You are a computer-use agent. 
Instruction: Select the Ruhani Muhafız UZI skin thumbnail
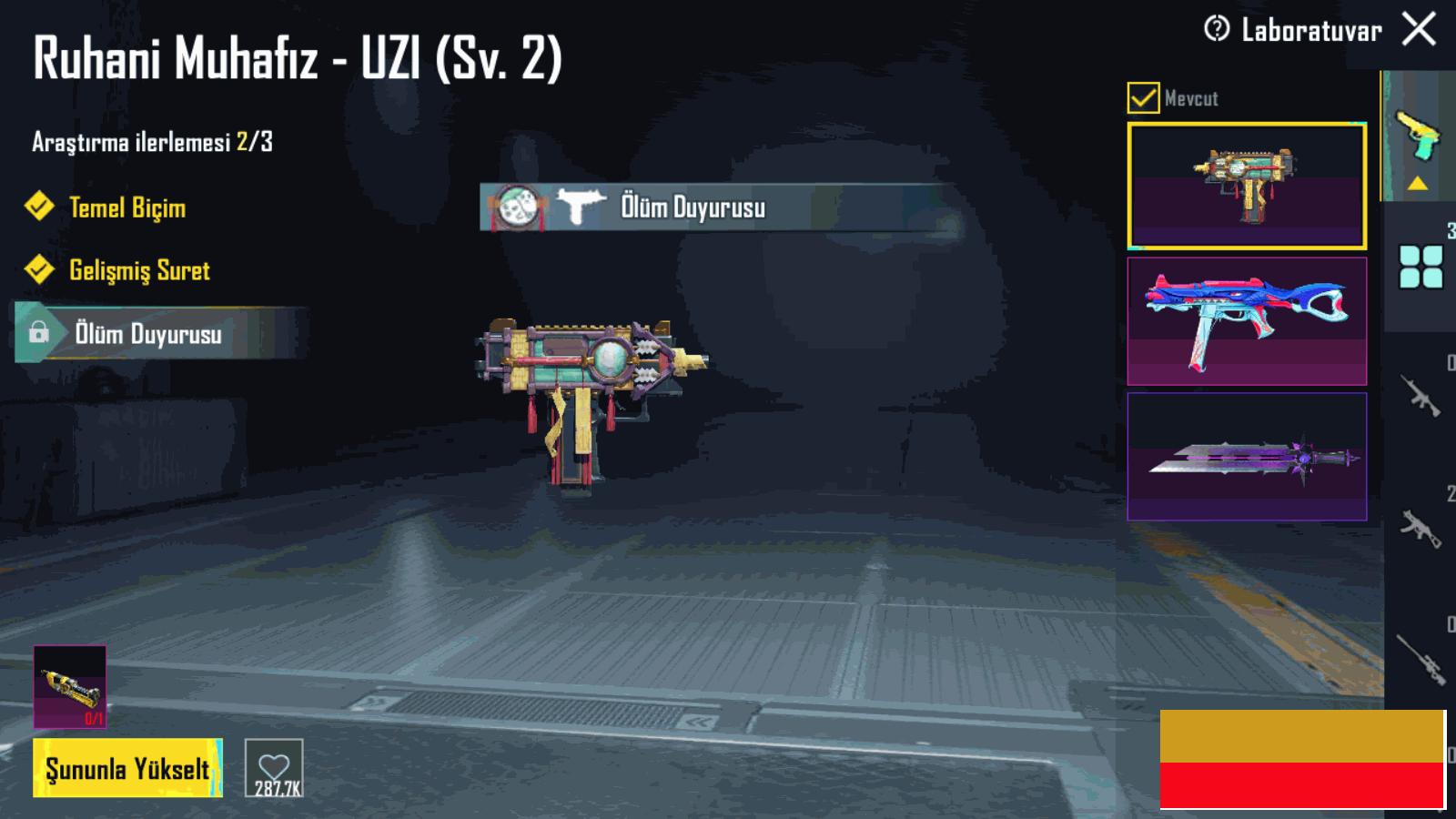(x=1247, y=186)
